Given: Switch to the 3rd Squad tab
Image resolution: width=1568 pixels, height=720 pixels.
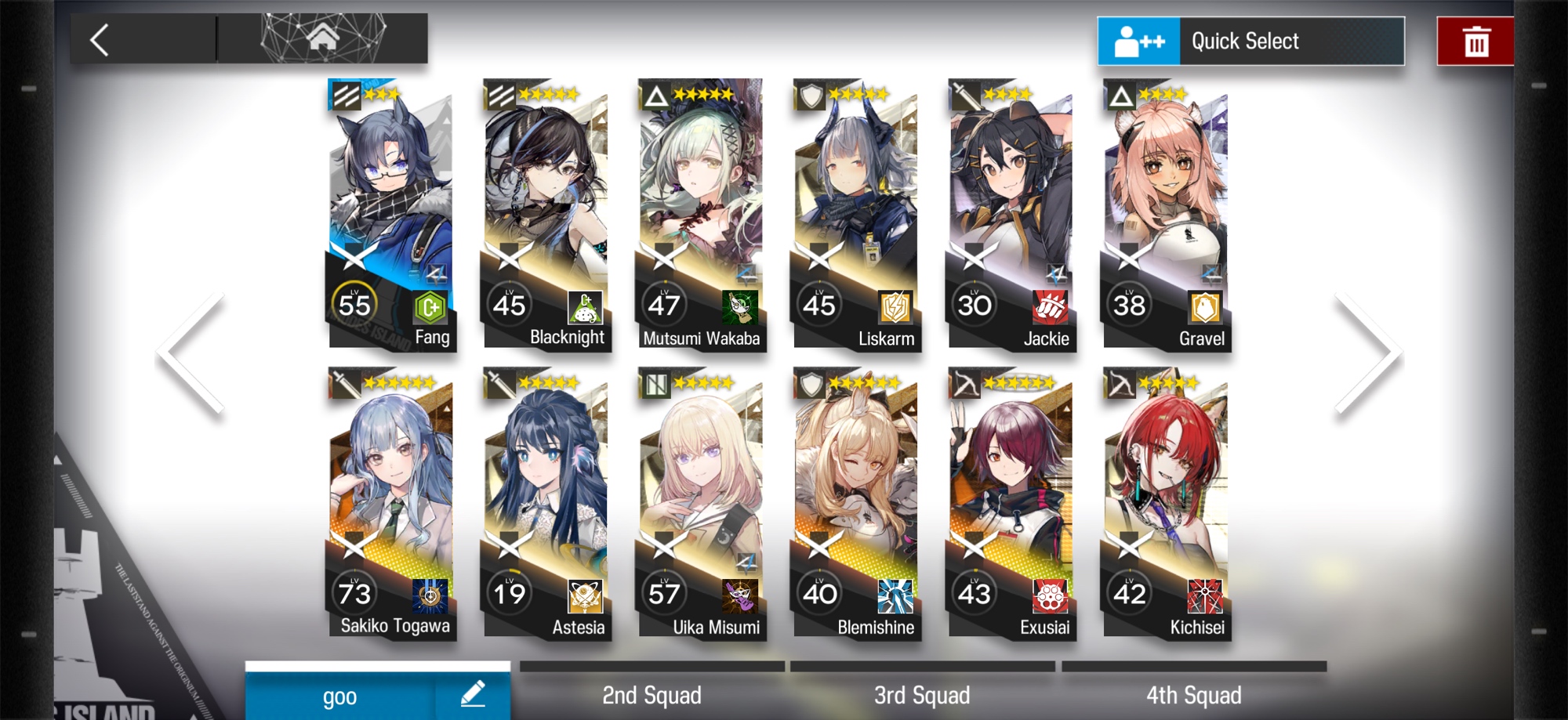Looking at the screenshot, I should pos(922,694).
